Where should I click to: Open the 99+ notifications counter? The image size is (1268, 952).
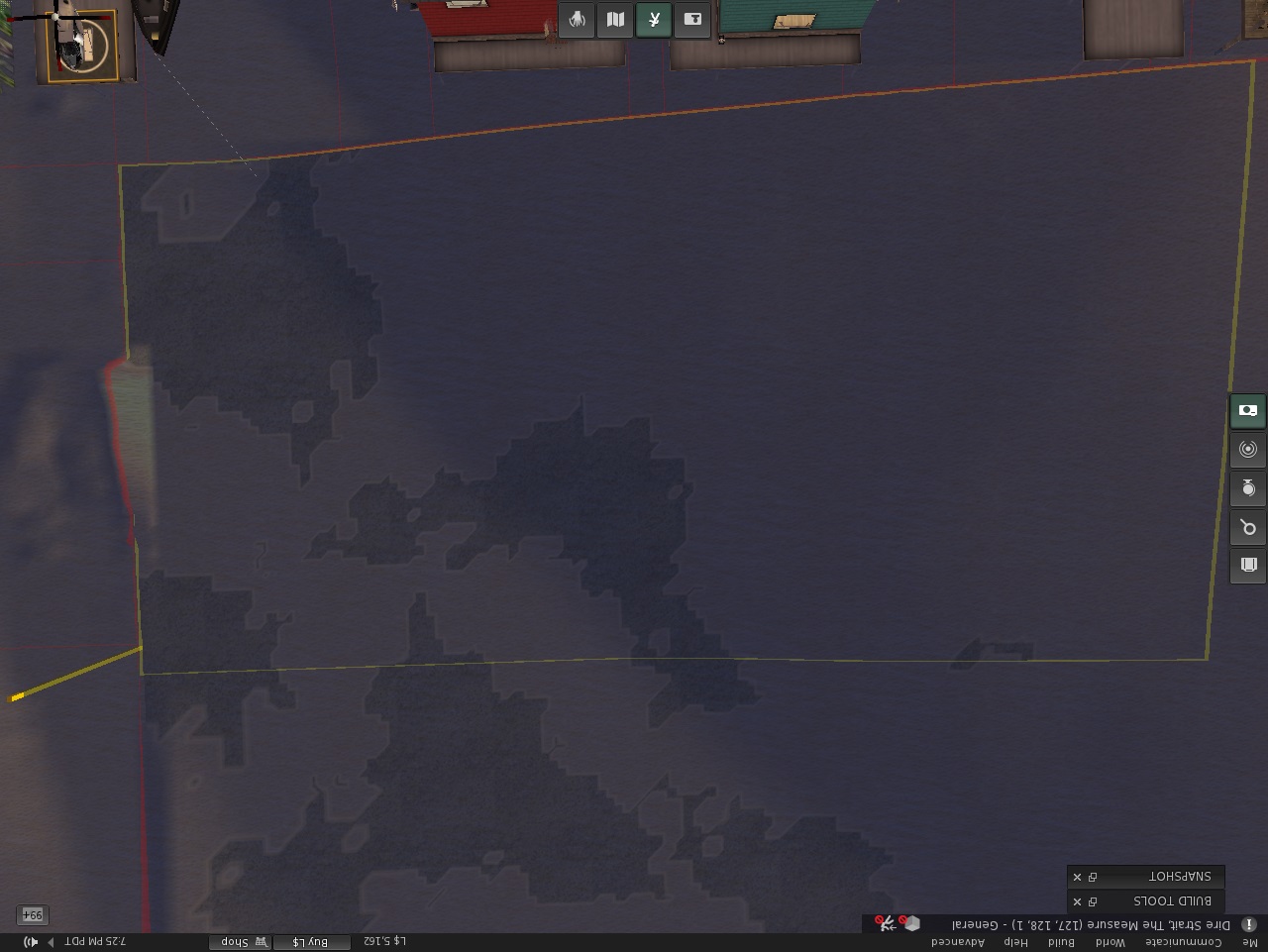coord(33,915)
